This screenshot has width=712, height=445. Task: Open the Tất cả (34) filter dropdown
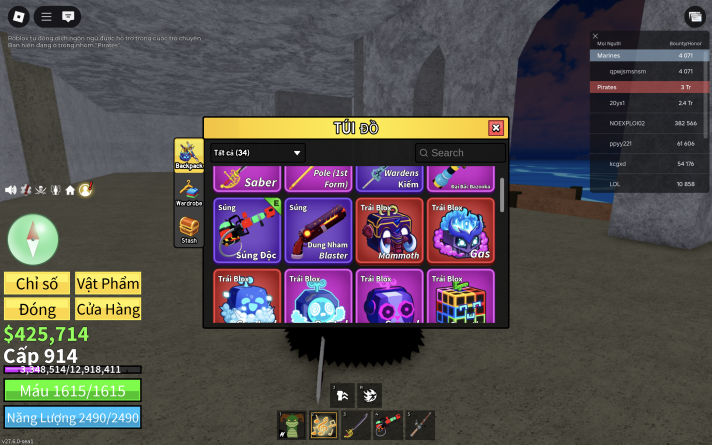tap(257, 153)
